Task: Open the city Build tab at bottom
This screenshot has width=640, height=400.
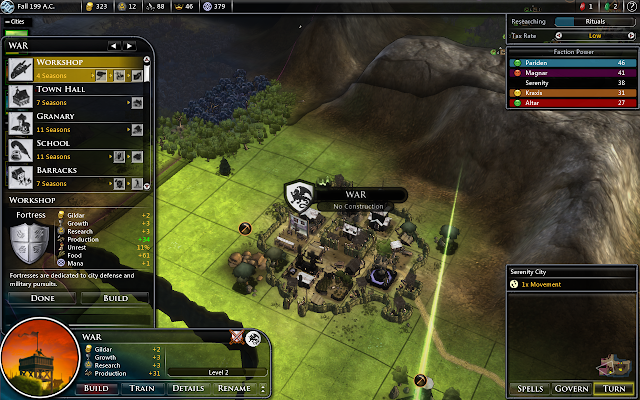Action: click(96, 388)
